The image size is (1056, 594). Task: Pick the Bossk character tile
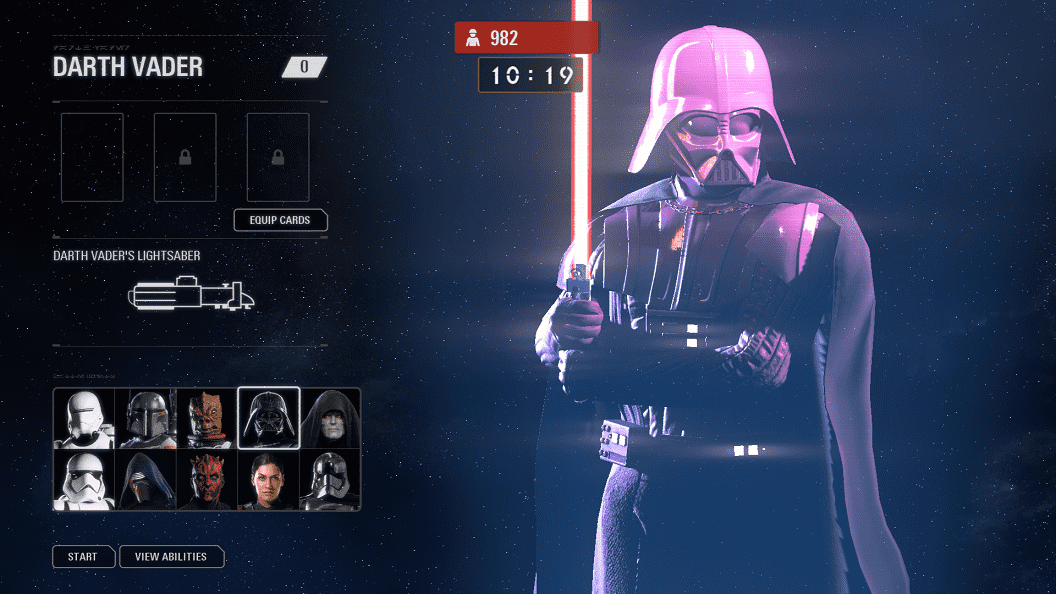(207, 418)
